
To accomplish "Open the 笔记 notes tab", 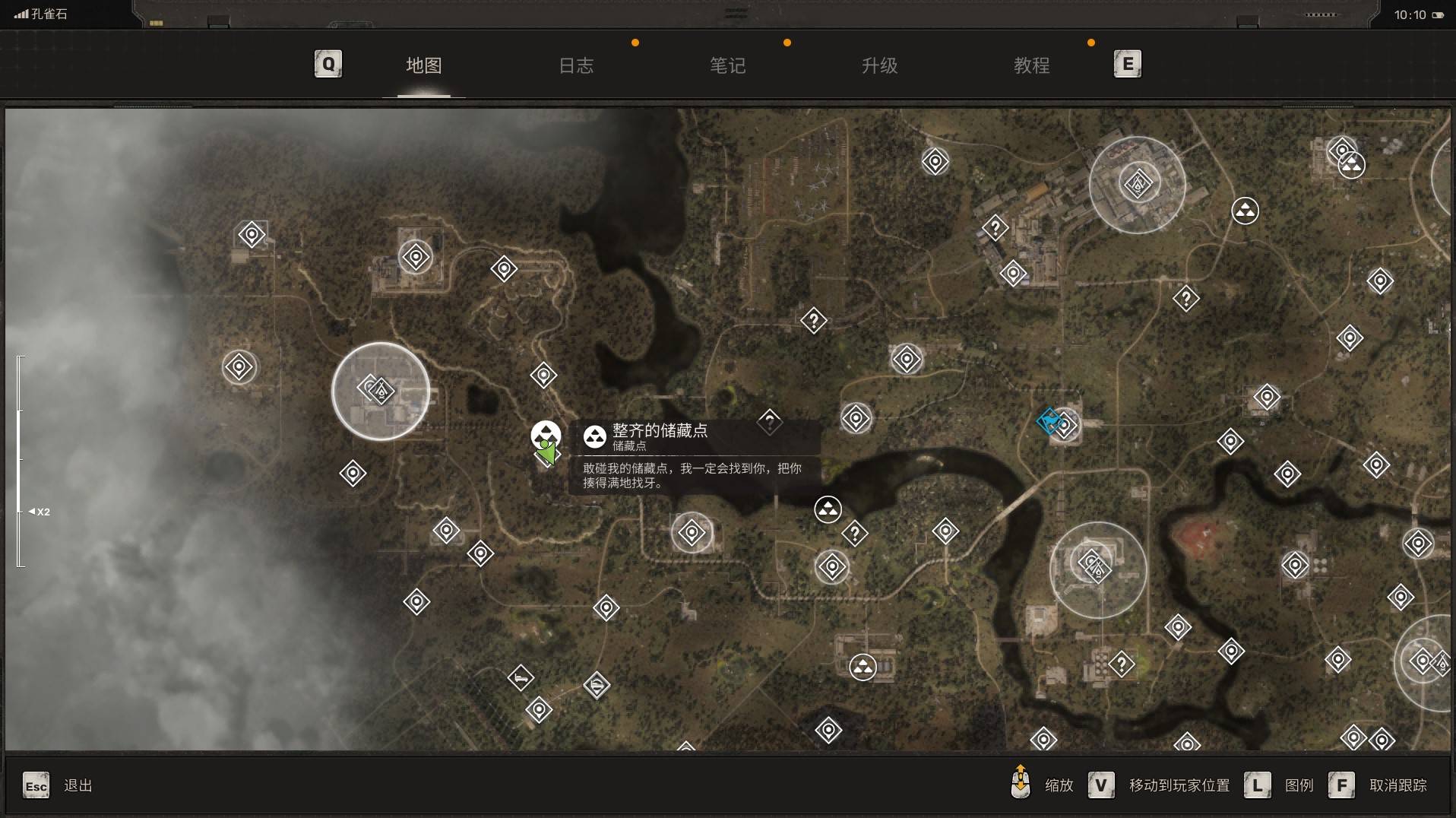I will [x=727, y=66].
